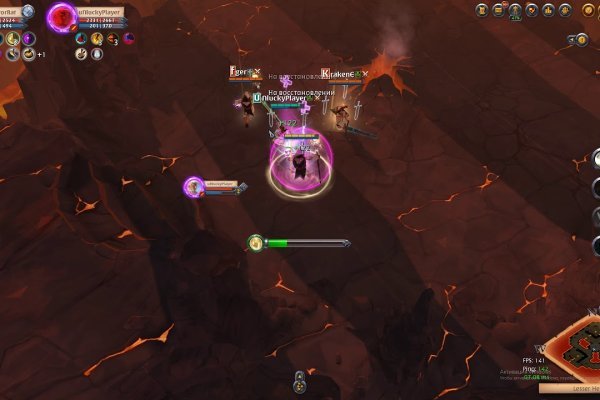Select the silver round portrait of the first party member
Image resolution: width=600 pixels, height=400 pixels.
point(28,12)
